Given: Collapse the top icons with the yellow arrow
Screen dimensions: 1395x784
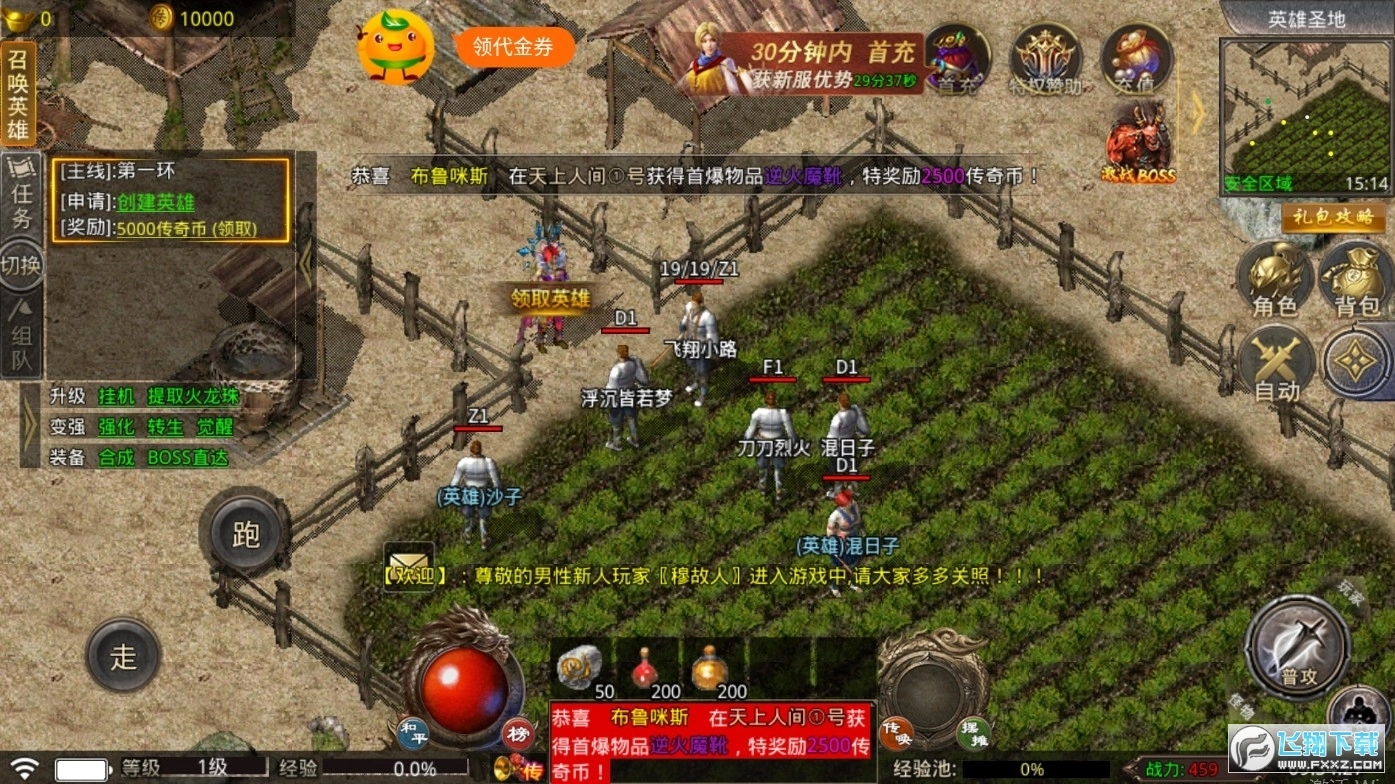Looking at the screenshot, I should click(1197, 113).
